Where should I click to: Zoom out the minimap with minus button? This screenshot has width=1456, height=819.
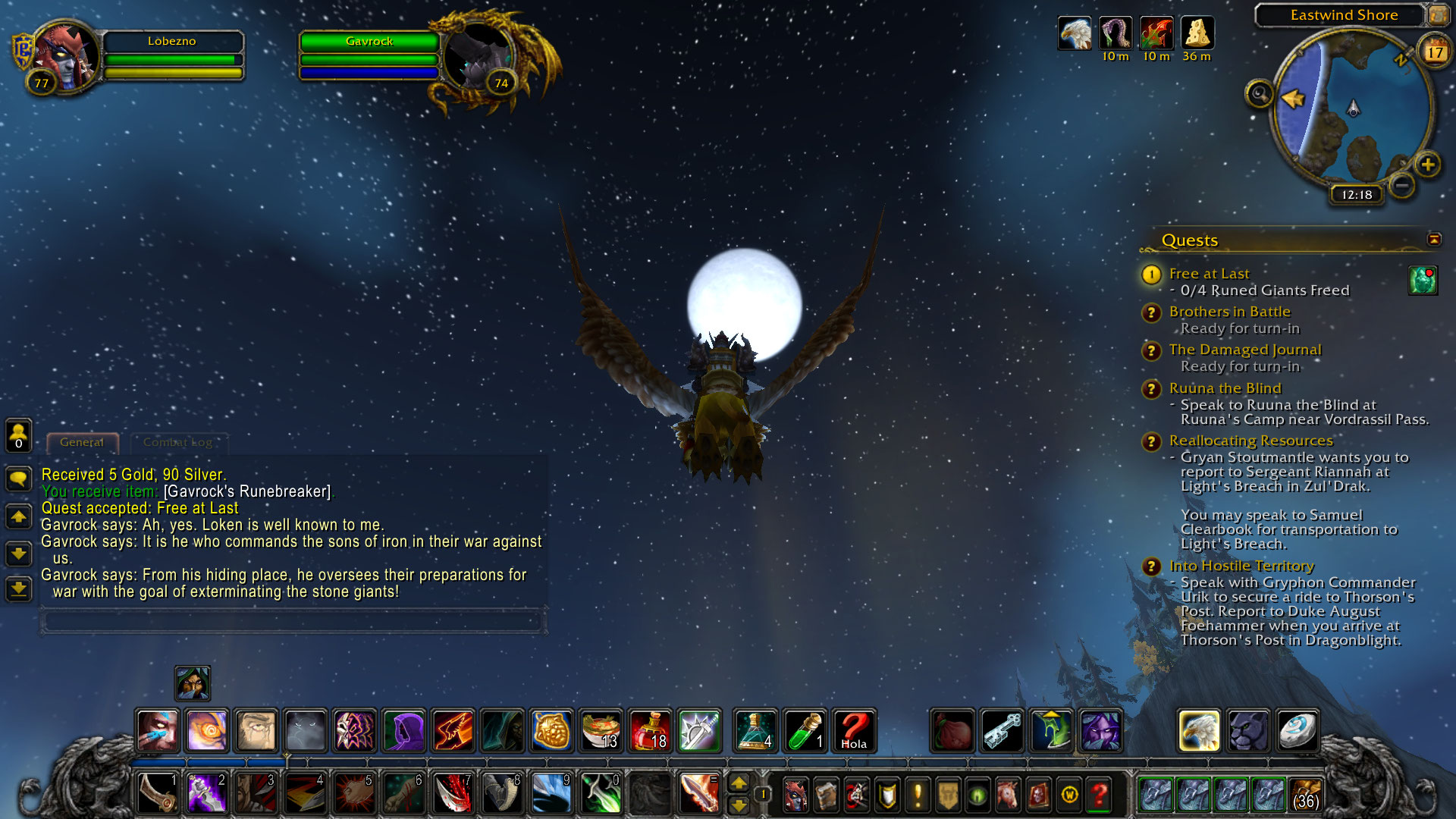1402,184
